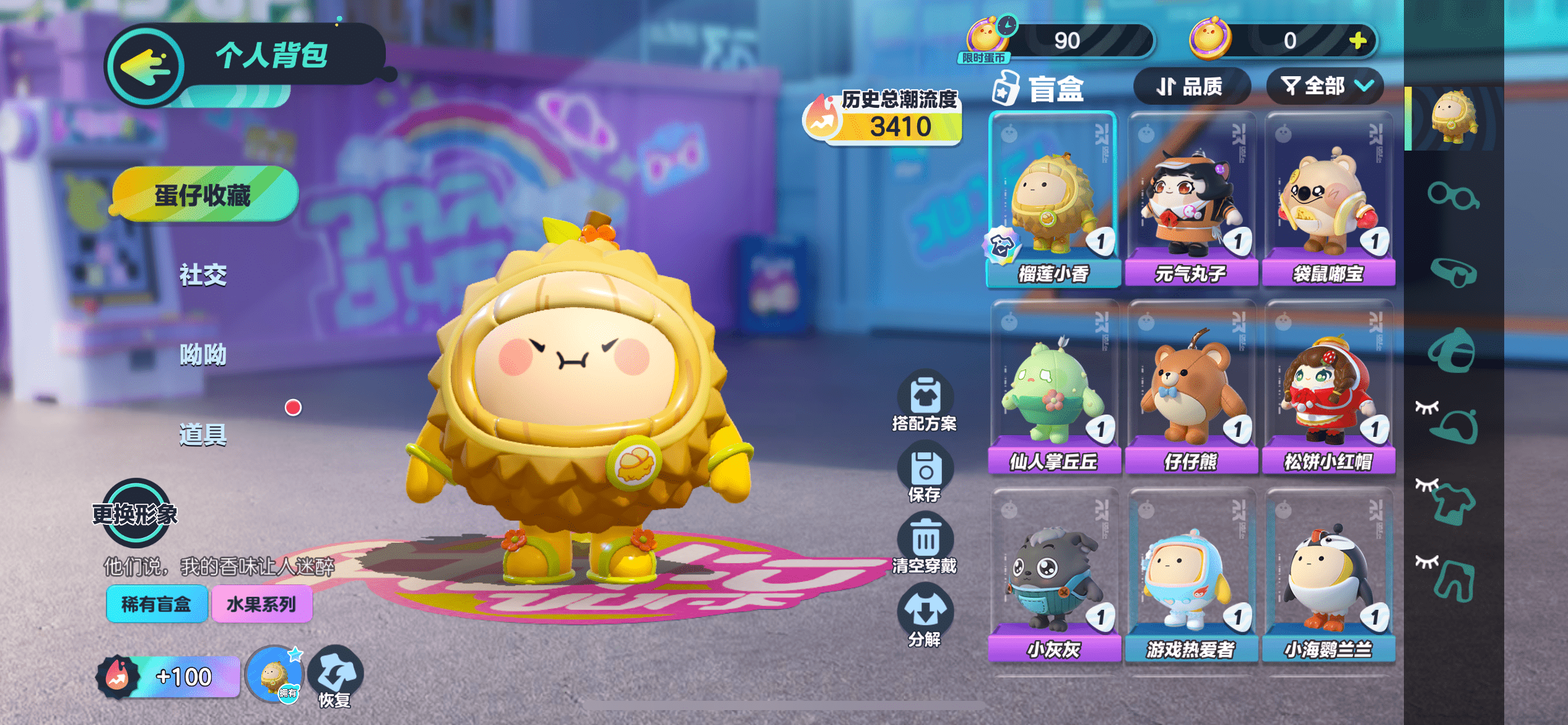Open the 全部 filter dropdown
1568x725 pixels.
tap(1325, 87)
